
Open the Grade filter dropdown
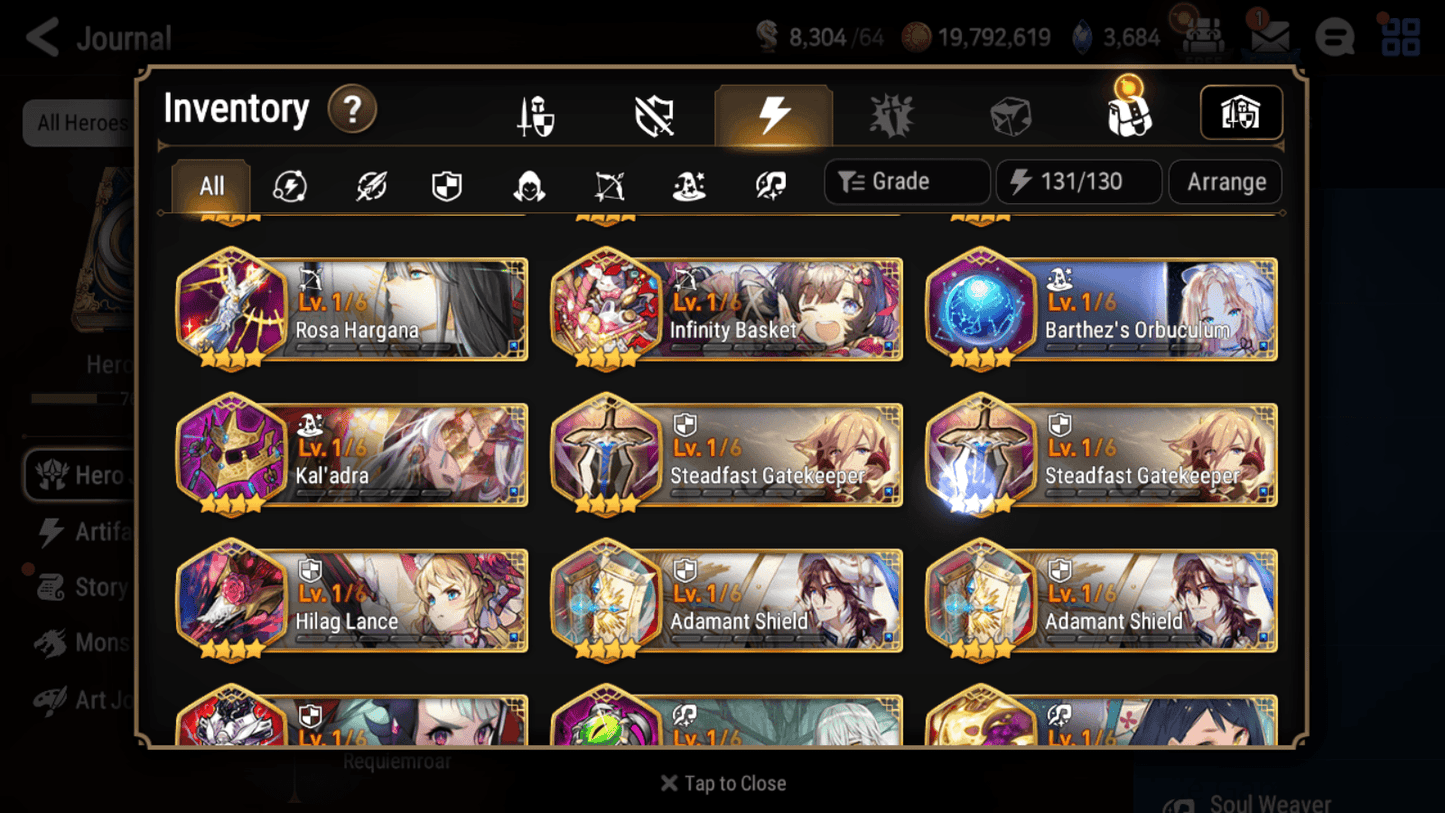(905, 181)
